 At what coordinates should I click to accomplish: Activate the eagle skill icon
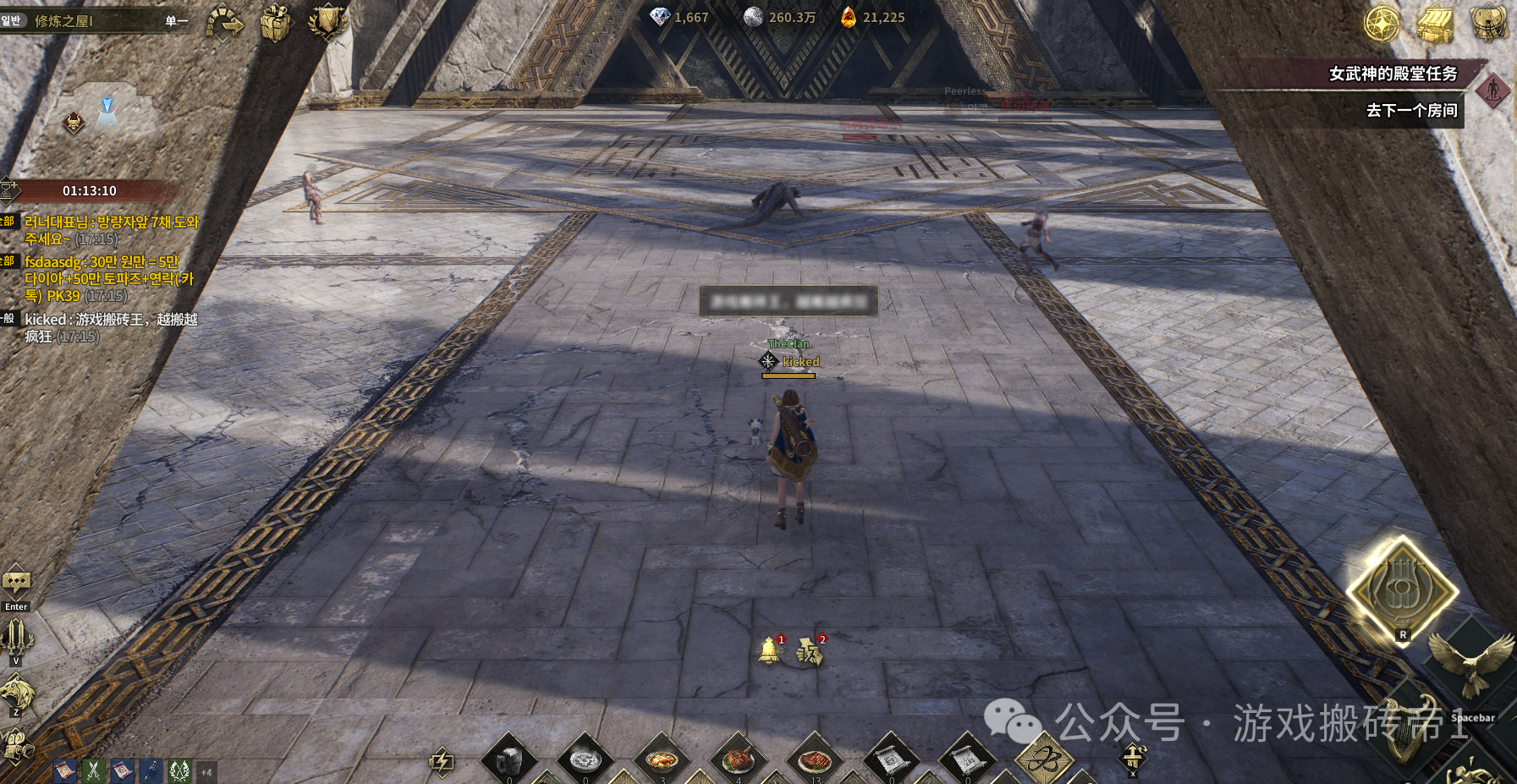(1470, 661)
